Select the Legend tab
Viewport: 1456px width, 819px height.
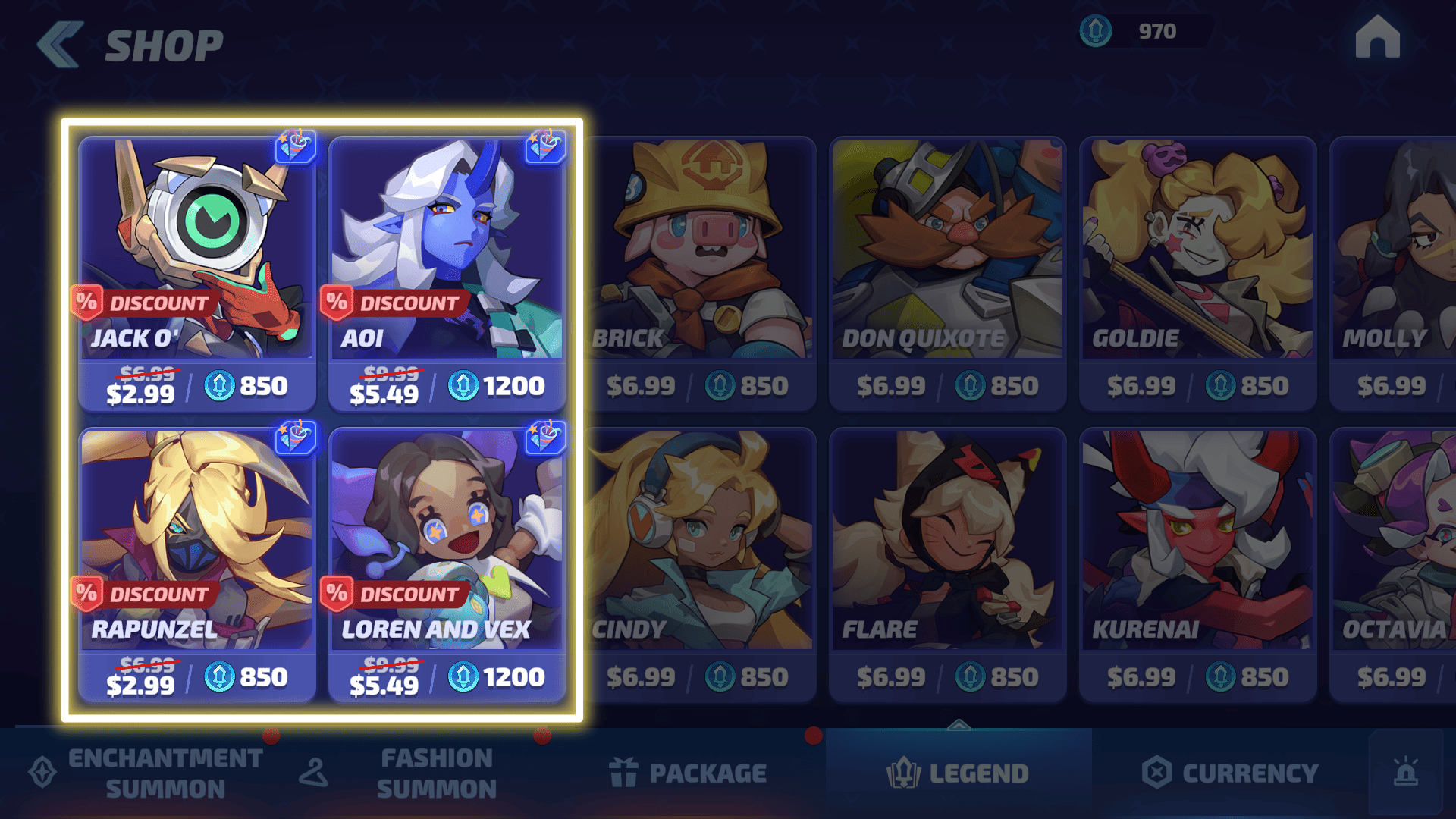(x=959, y=773)
